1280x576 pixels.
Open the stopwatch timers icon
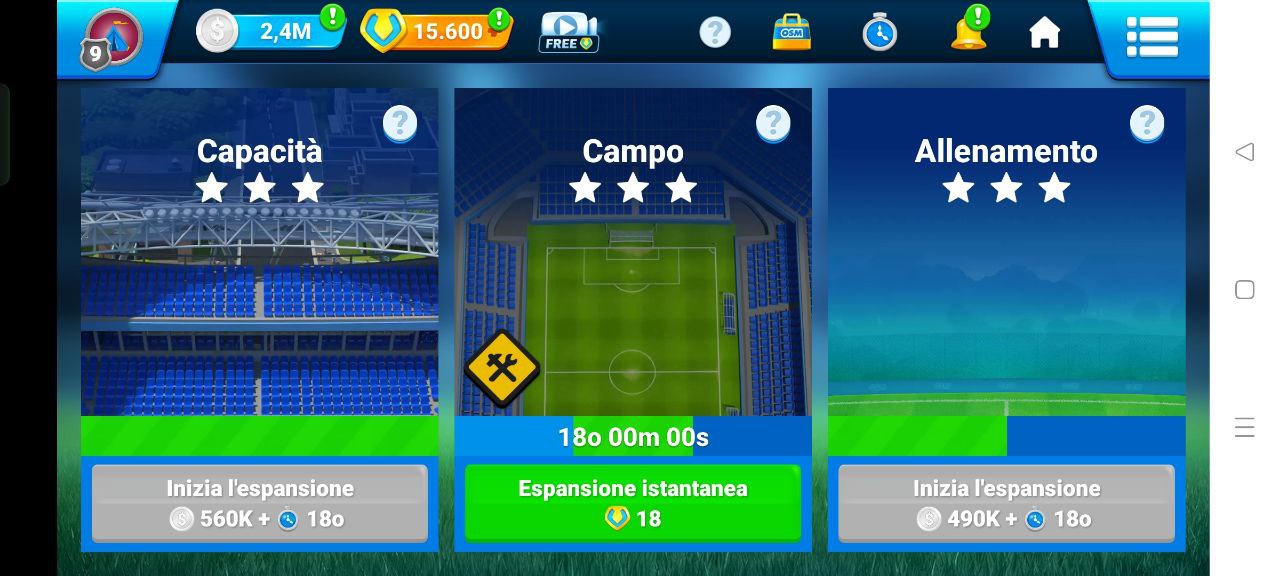tap(879, 32)
